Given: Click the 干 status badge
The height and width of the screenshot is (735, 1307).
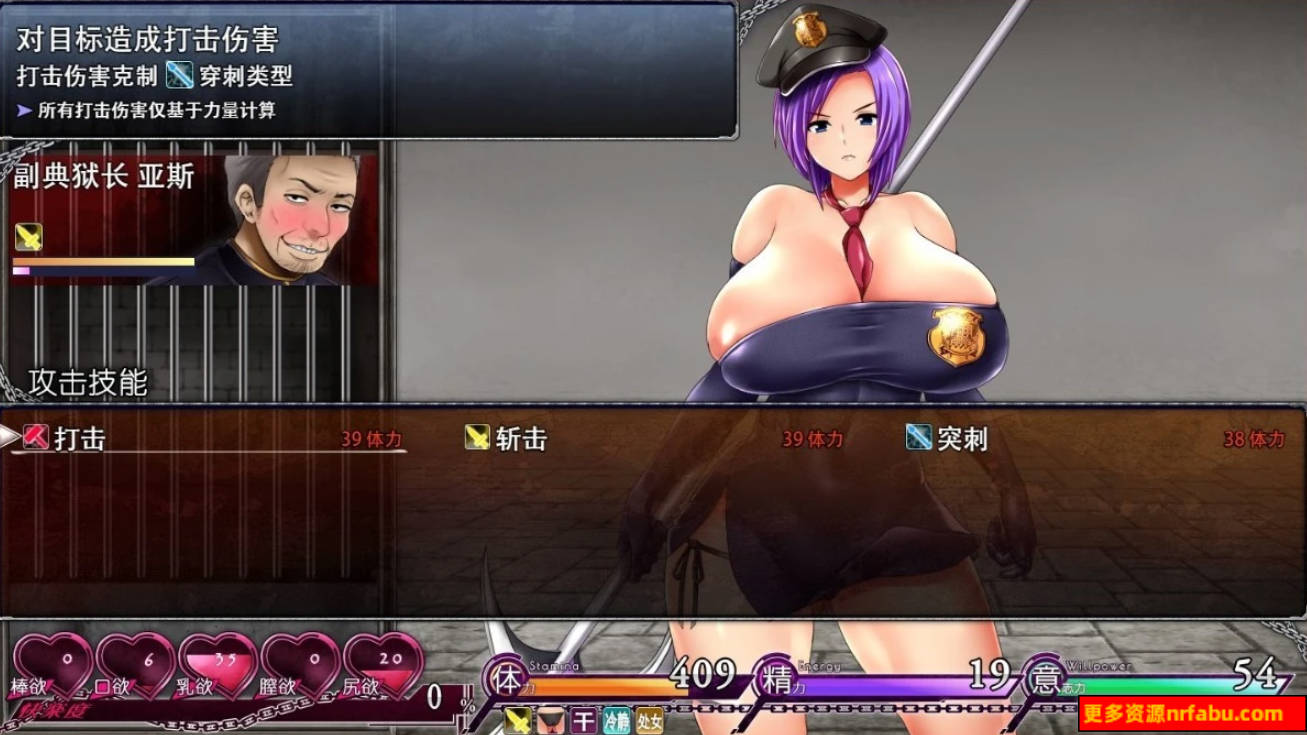Looking at the screenshot, I should pos(583,720).
